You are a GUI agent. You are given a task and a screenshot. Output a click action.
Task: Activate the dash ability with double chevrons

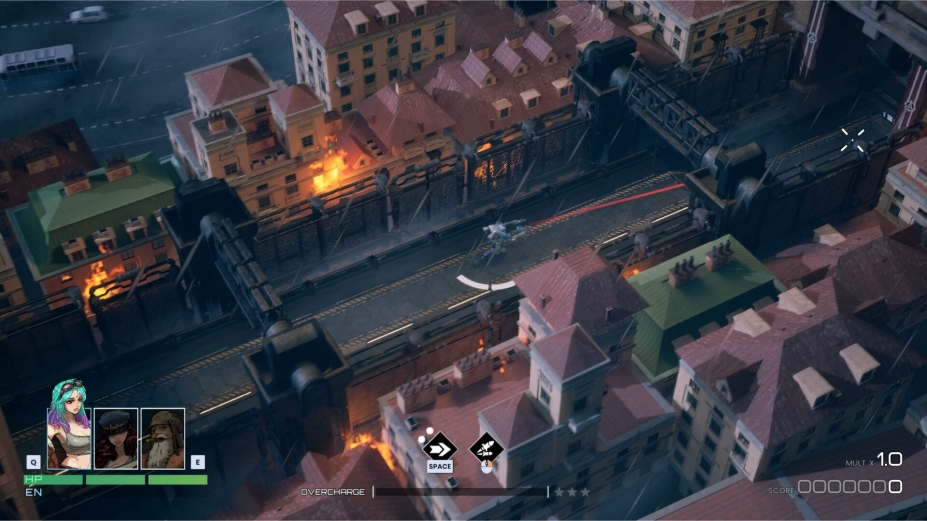click(x=440, y=446)
